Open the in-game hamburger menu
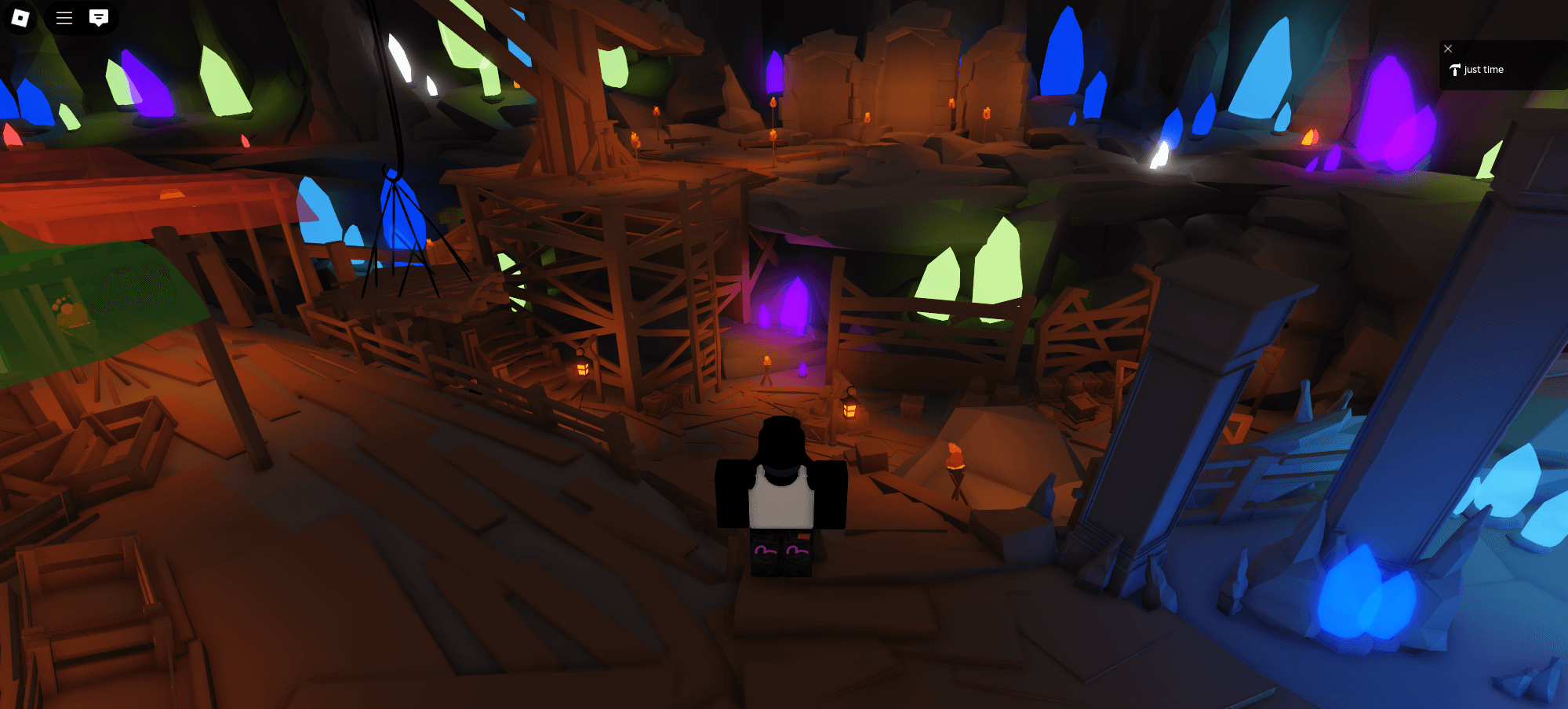 tap(63, 18)
